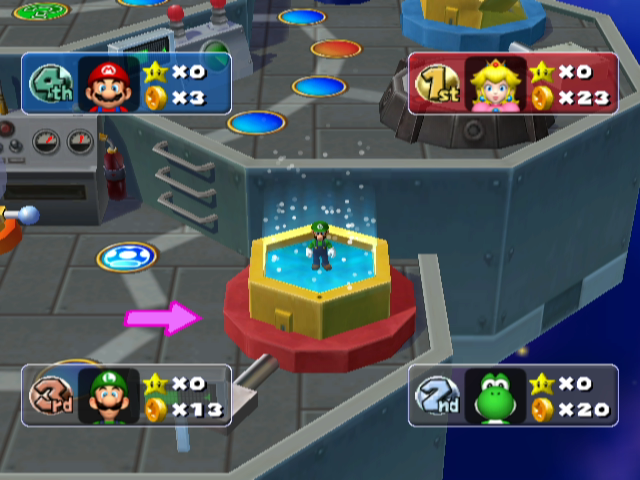The height and width of the screenshot is (480, 640).
Task: Choose the pink direction arrow
Action: (163, 319)
